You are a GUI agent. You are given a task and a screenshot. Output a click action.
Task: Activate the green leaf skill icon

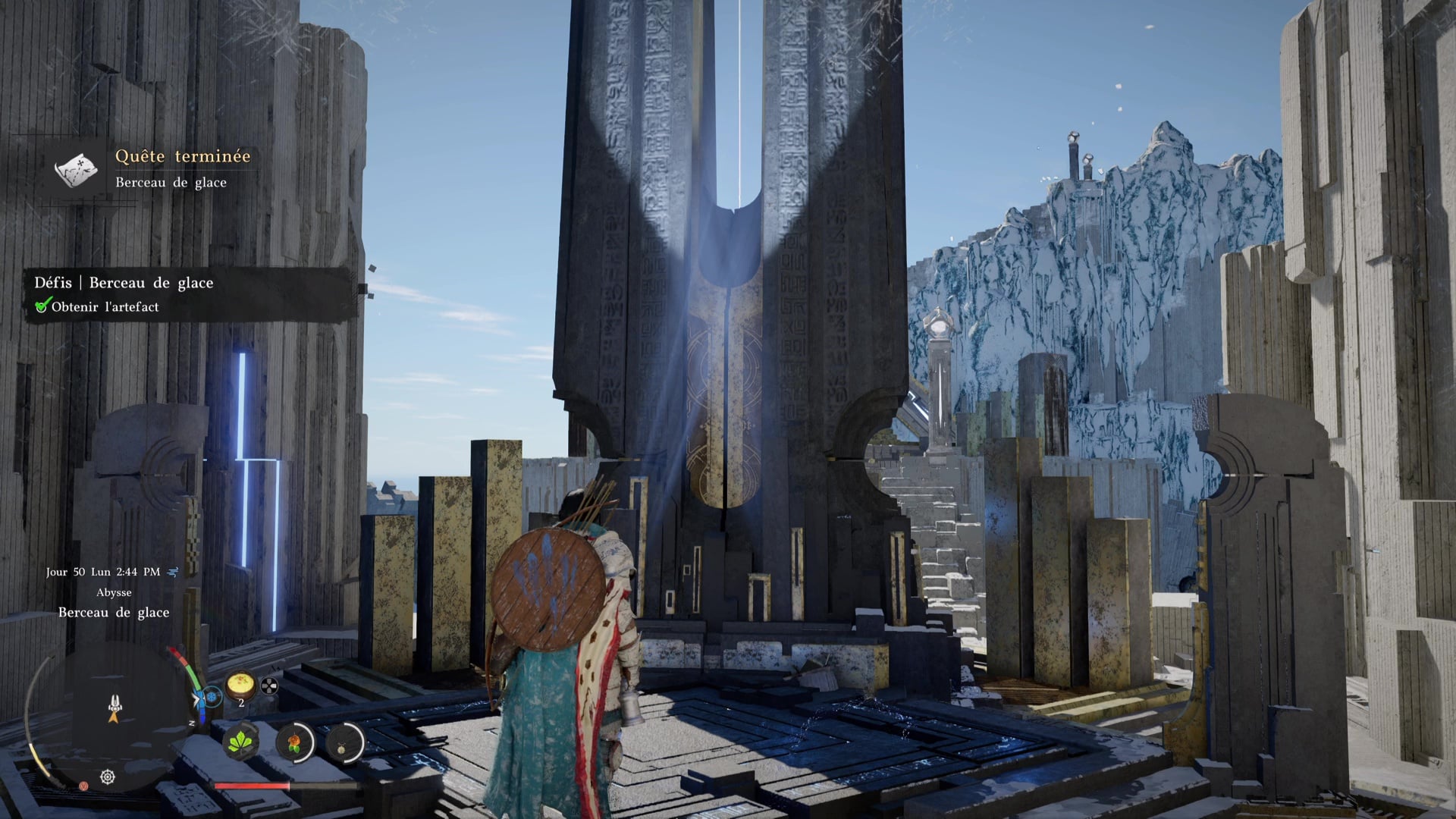click(x=241, y=740)
